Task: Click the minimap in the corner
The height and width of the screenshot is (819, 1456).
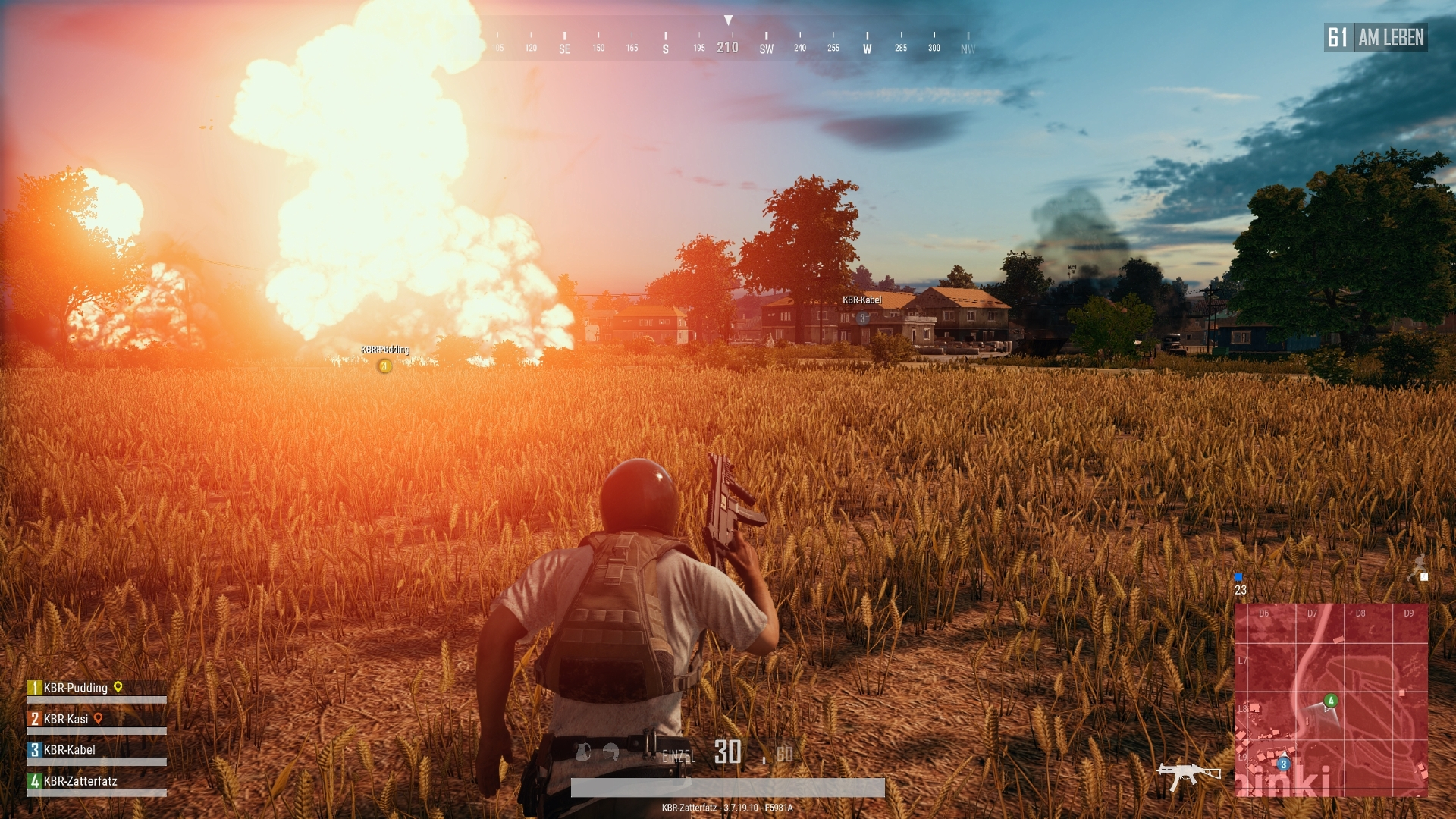Action: pyautogui.click(x=1331, y=699)
